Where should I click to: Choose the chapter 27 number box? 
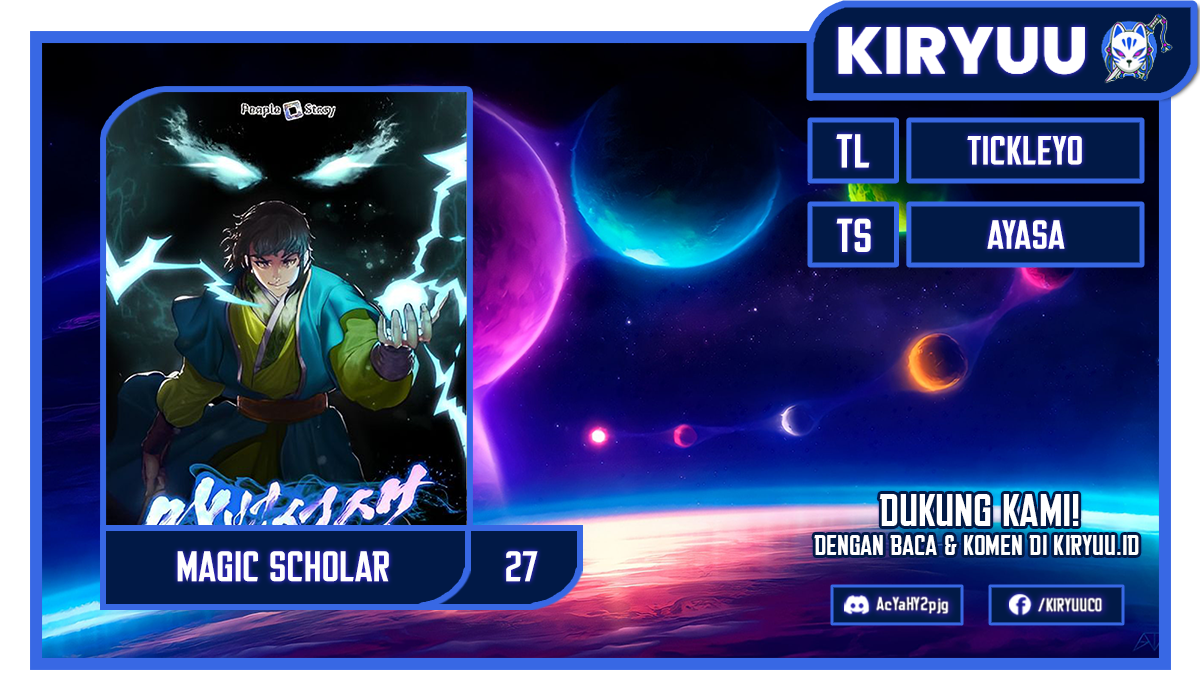[521, 567]
